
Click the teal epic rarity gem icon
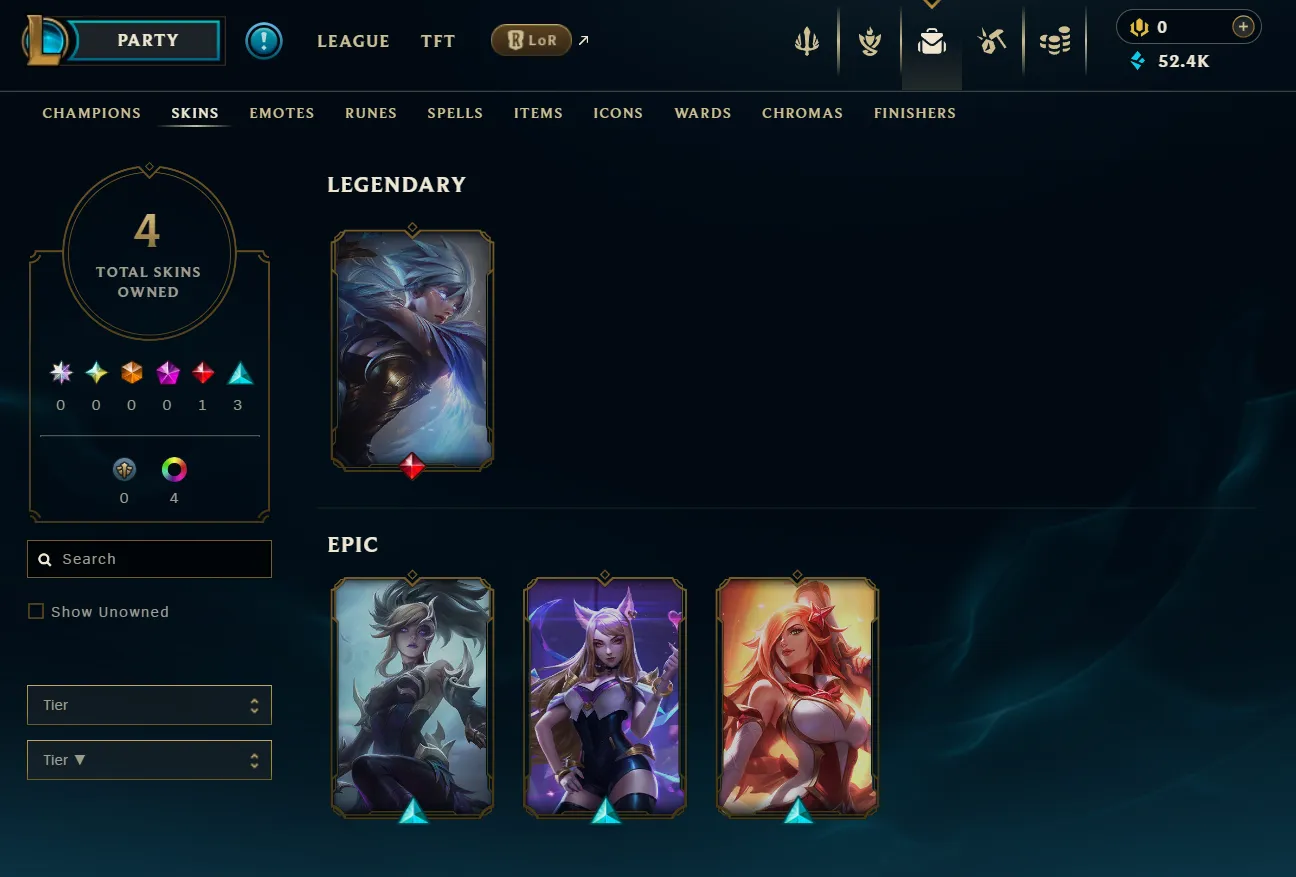[x=237, y=372]
